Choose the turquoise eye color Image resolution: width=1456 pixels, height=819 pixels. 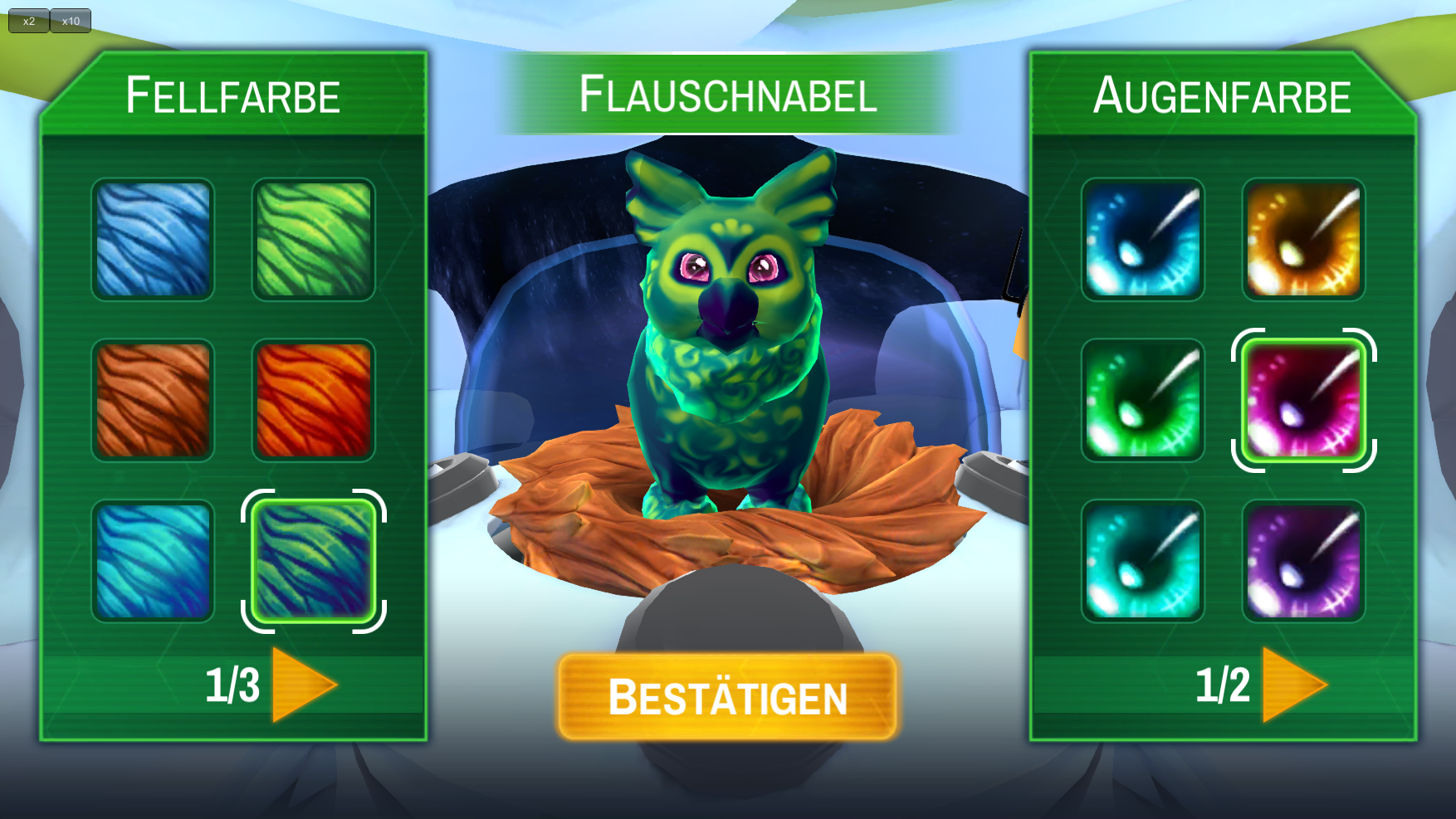point(1143,561)
